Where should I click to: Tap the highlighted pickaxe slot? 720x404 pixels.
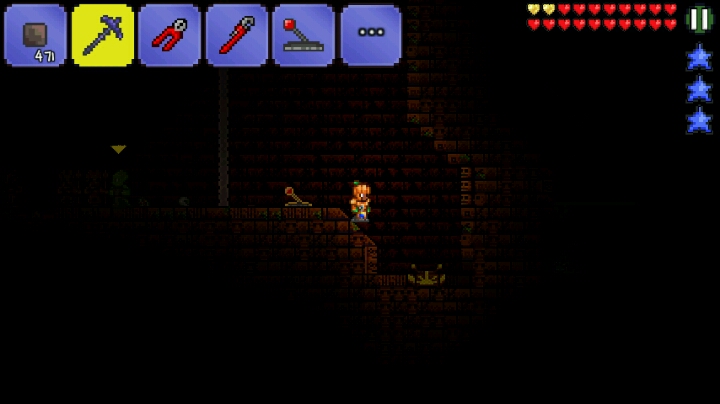pos(102,35)
